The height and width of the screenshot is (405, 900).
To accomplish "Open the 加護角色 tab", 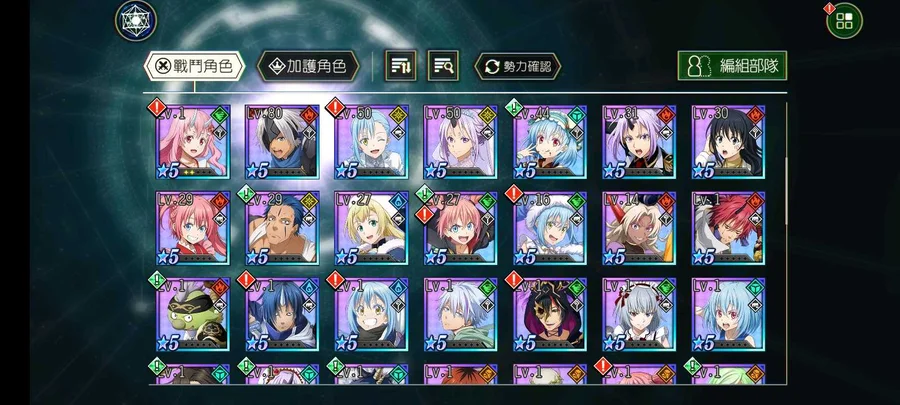I will click(x=308, y=67).
